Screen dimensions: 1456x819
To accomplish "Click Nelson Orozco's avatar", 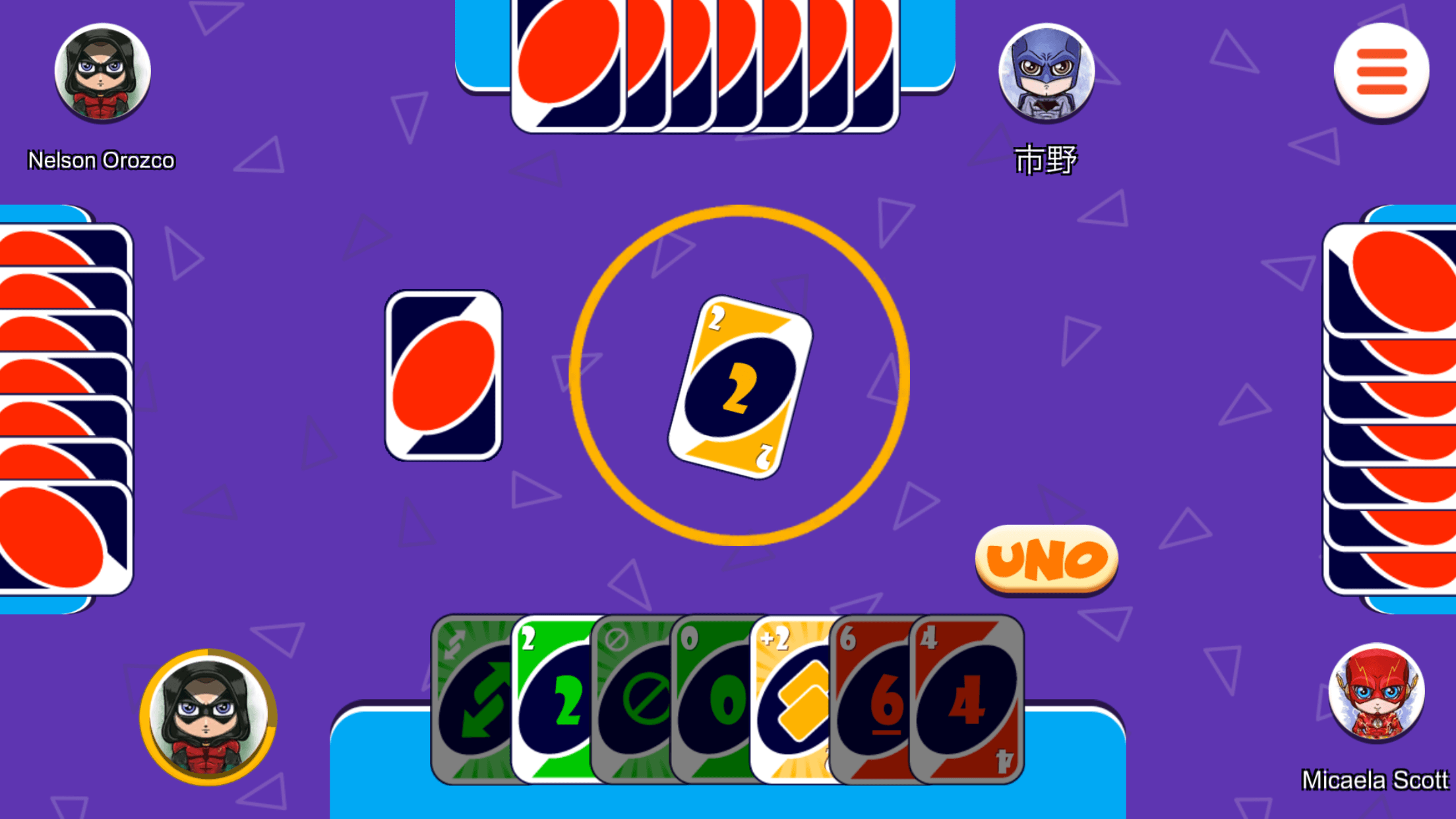I will click(102, 74).
